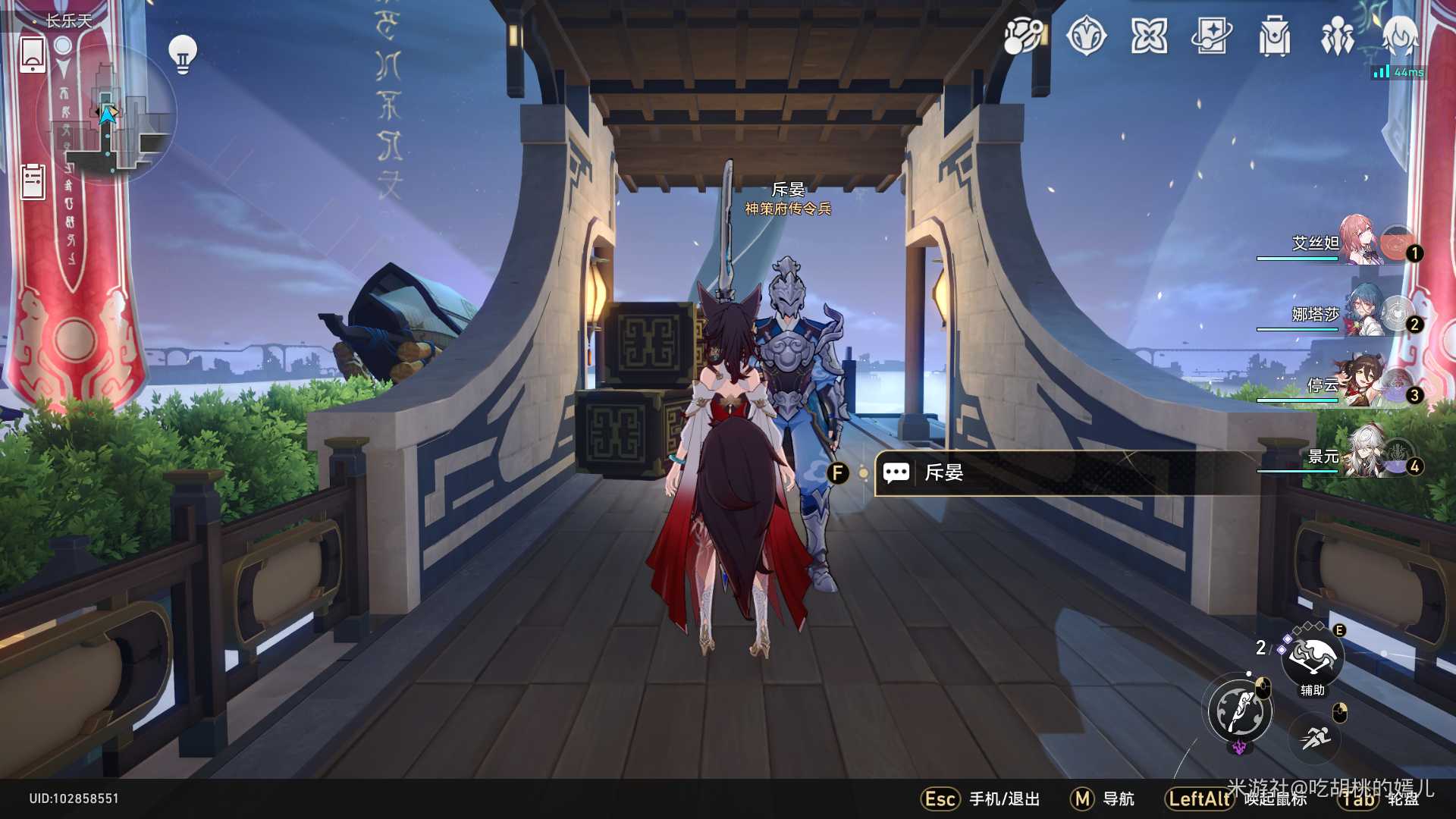Open the three-figure team setup icon
This screenshot has width=1456, height=819.
1337,36
